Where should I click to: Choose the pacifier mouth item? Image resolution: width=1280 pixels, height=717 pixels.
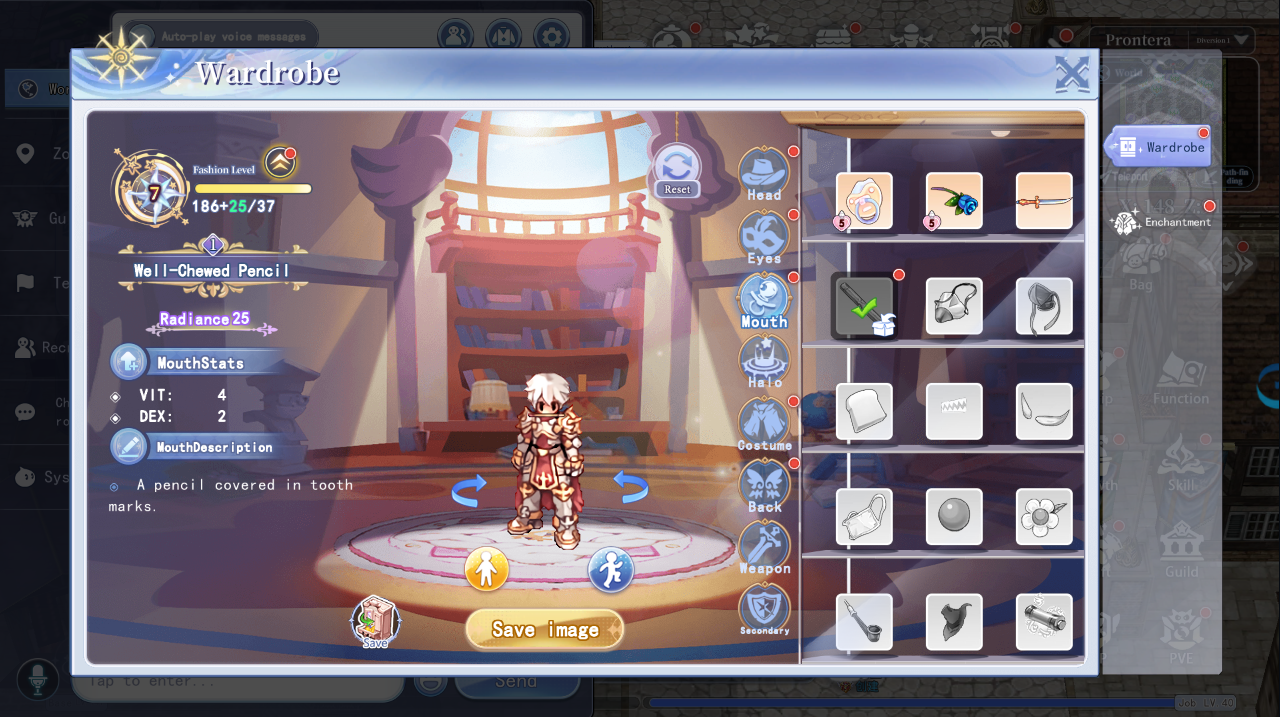coord(864,201)
